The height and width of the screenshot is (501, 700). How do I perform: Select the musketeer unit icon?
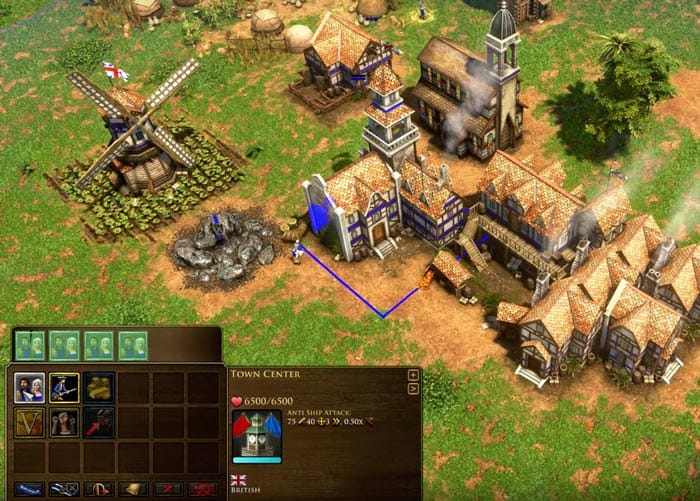64,387
